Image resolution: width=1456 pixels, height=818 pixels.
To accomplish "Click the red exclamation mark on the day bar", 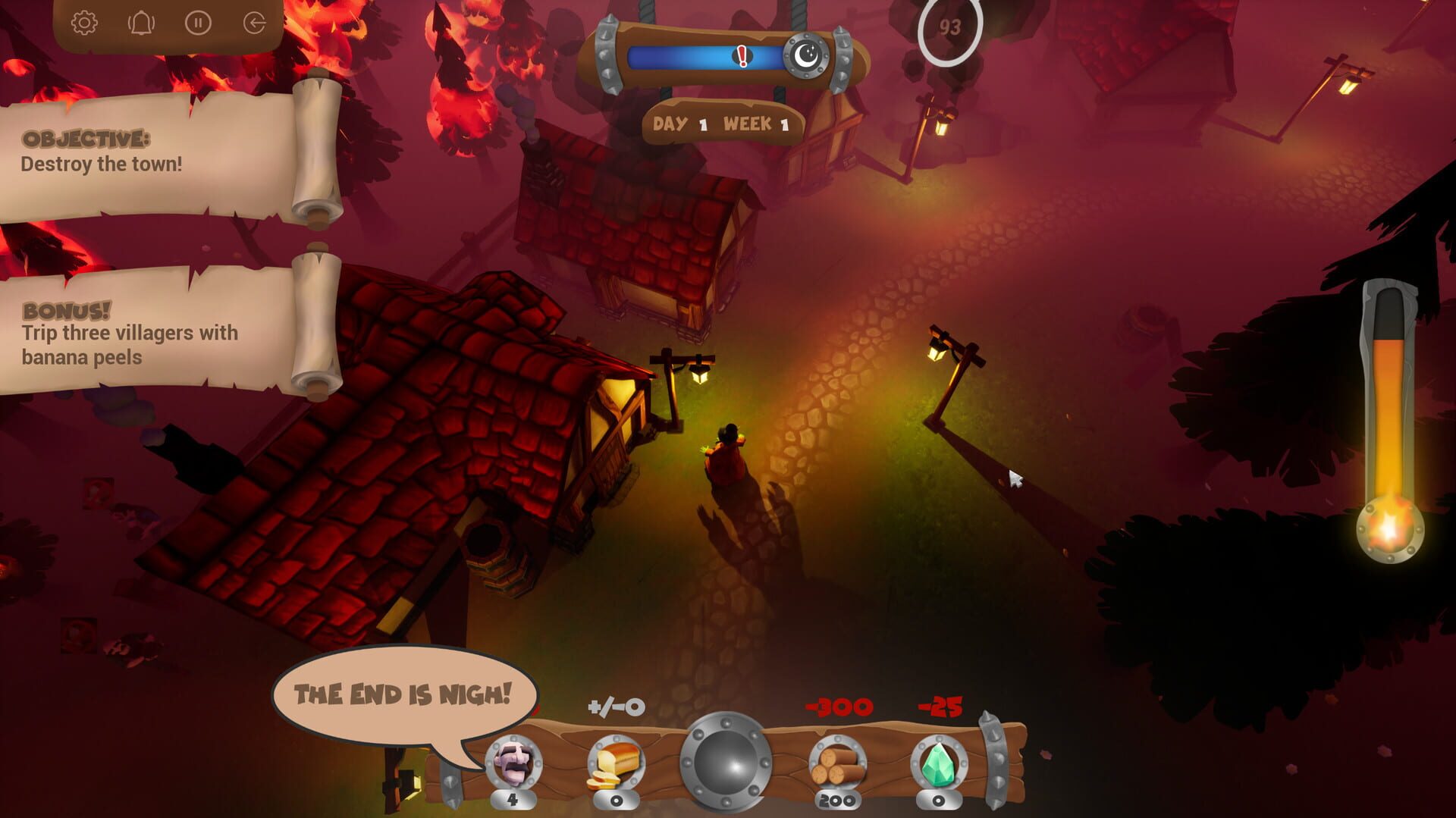I will 741,57.
